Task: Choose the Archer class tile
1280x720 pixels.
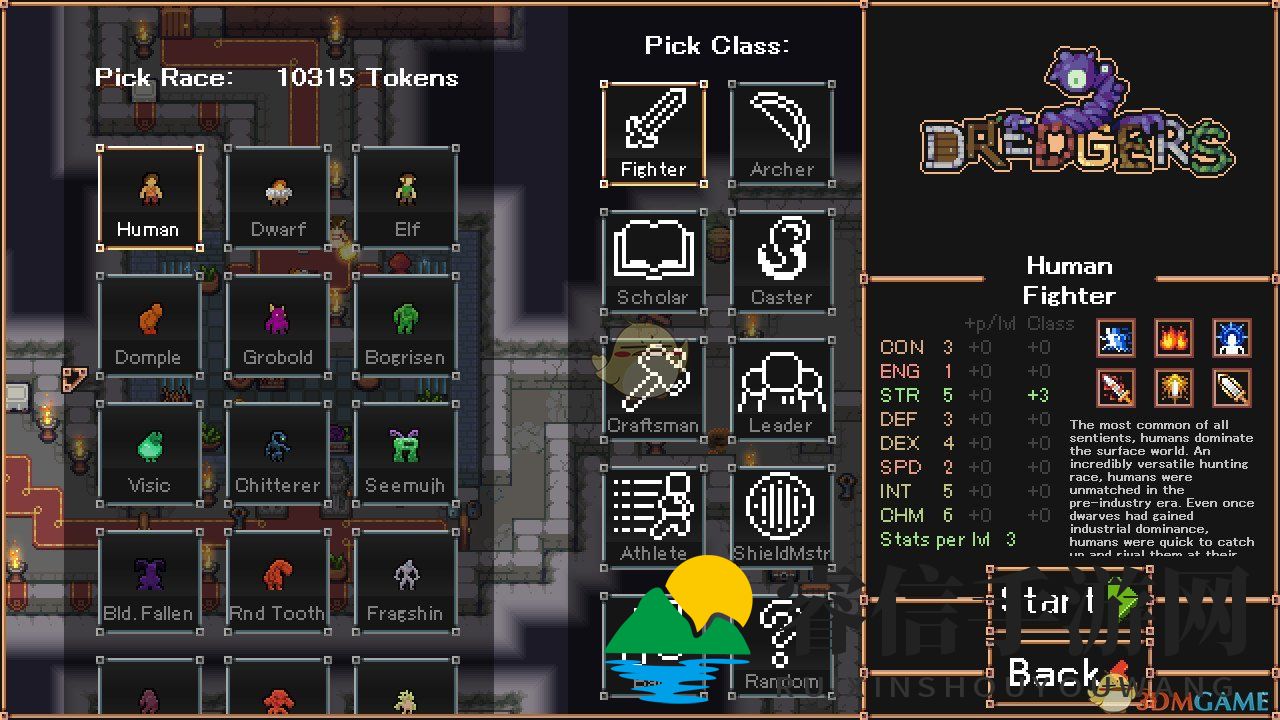Action: coord(782,133)
